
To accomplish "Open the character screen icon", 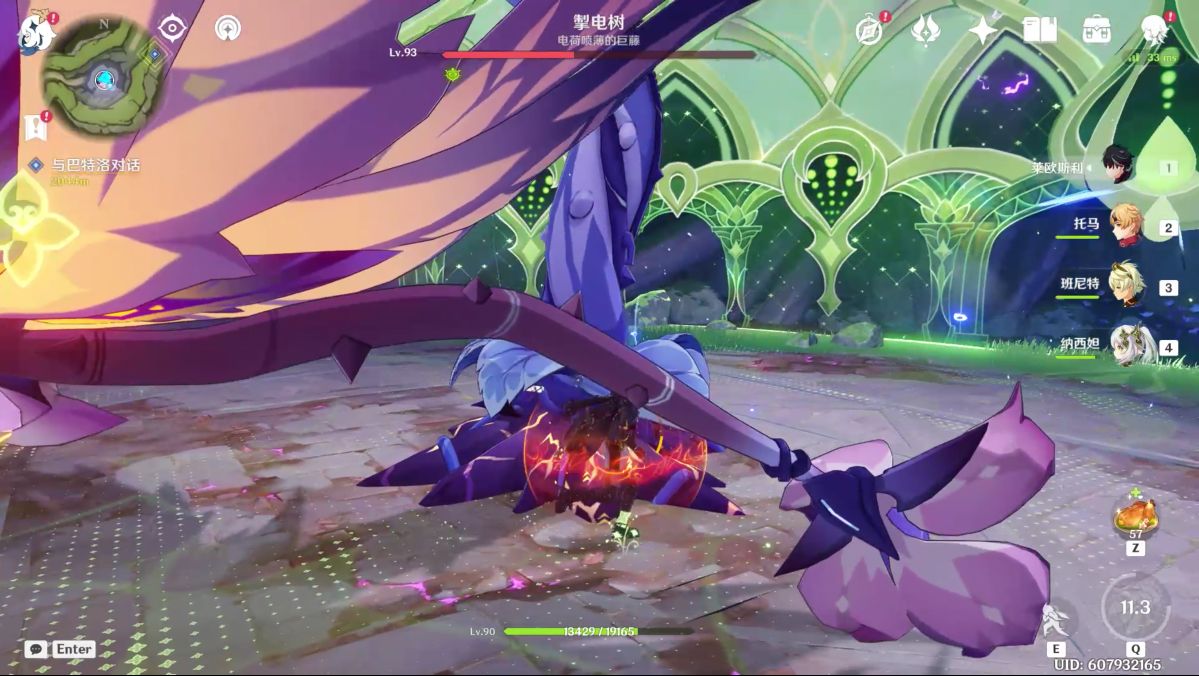I will (x=1155, y=30).
